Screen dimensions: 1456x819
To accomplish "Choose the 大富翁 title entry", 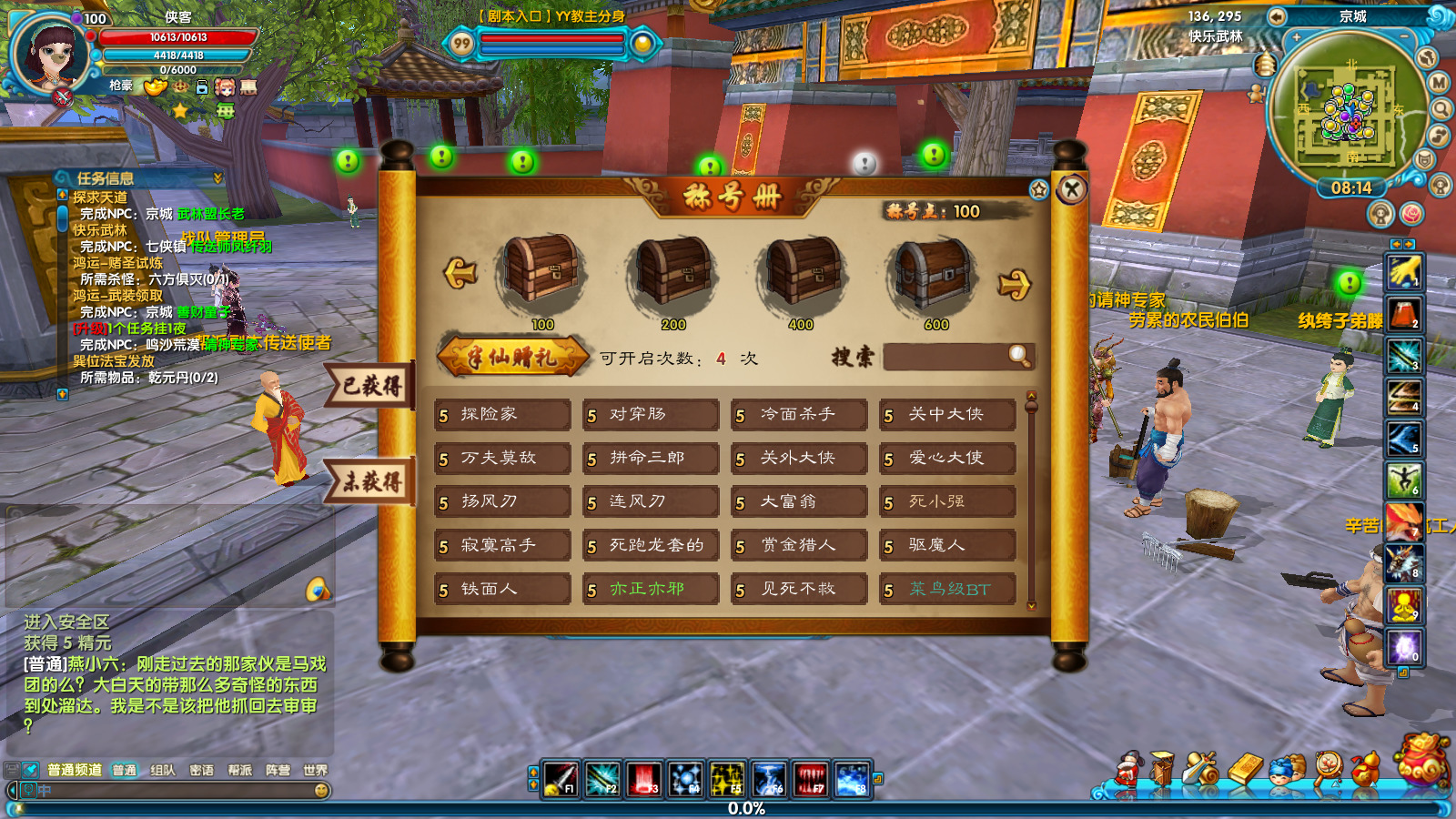I will coord(799,502).
